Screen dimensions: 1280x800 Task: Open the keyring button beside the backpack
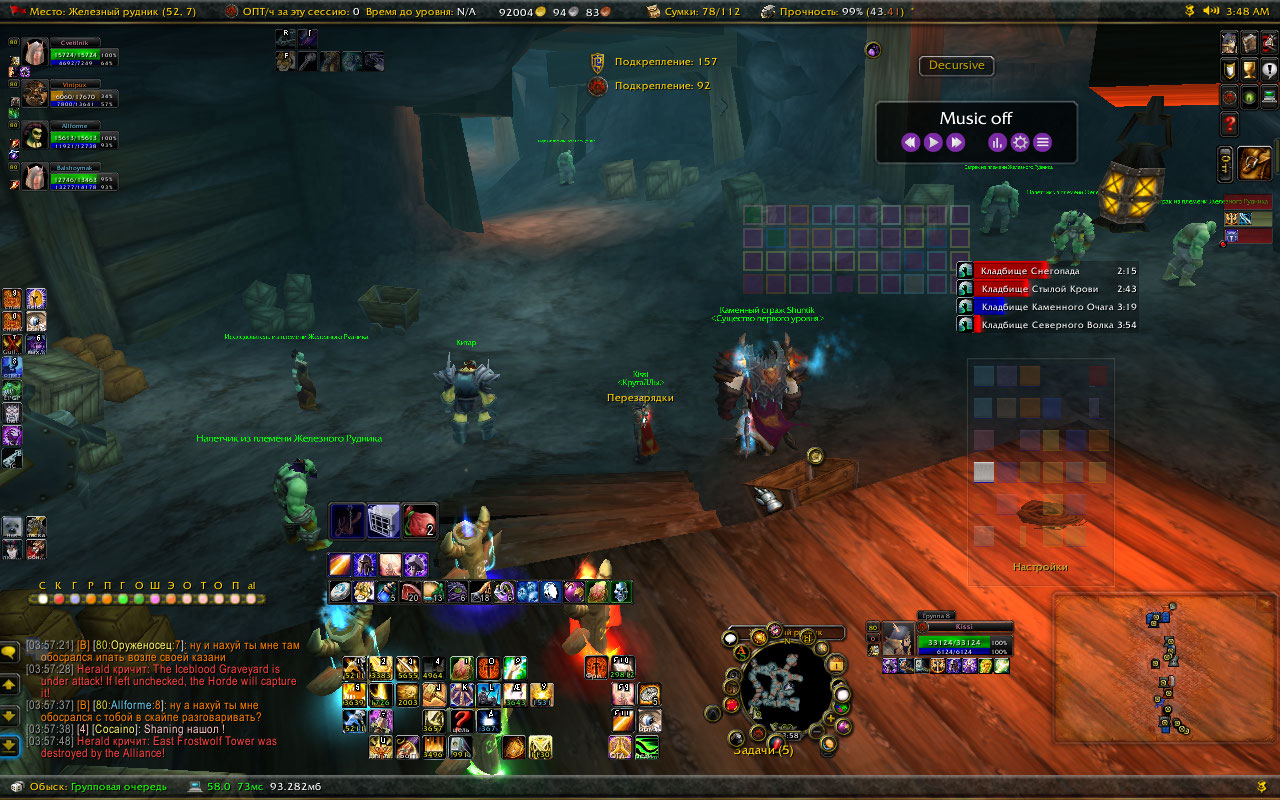point(1225,164)
